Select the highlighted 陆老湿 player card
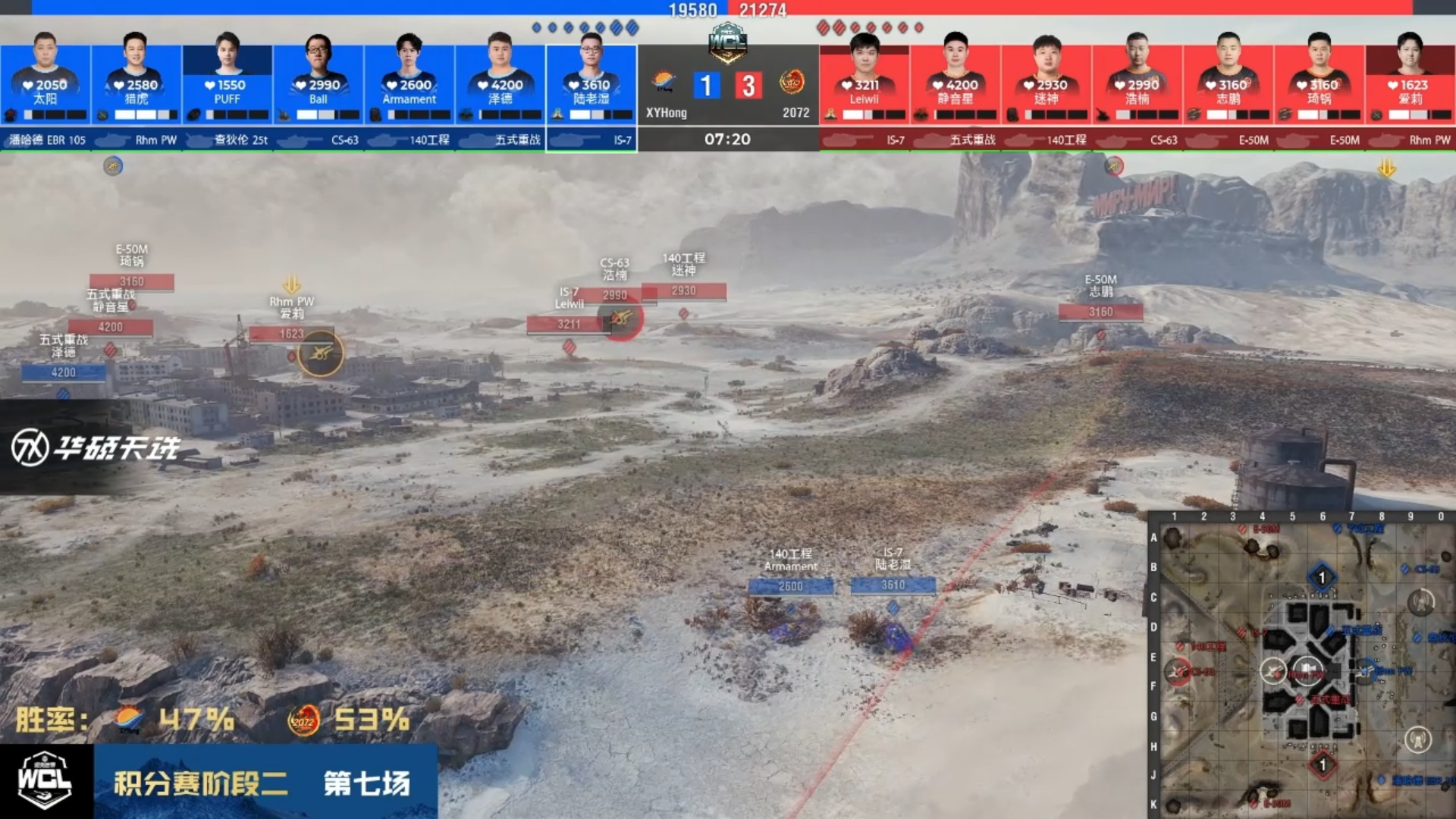Viewport: 1456px width, 819px height. pos(591,83)
